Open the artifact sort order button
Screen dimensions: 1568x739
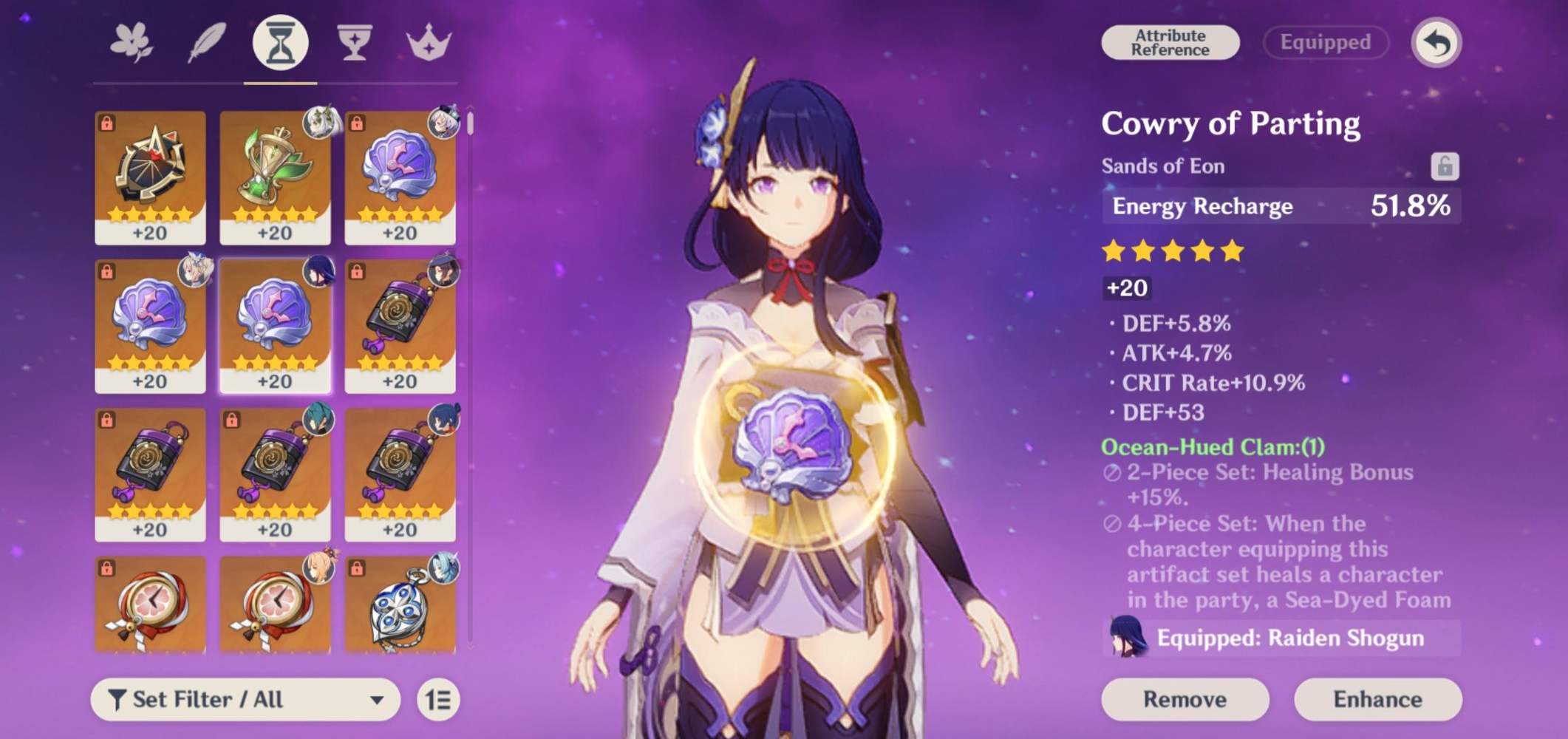coord(438,699)
